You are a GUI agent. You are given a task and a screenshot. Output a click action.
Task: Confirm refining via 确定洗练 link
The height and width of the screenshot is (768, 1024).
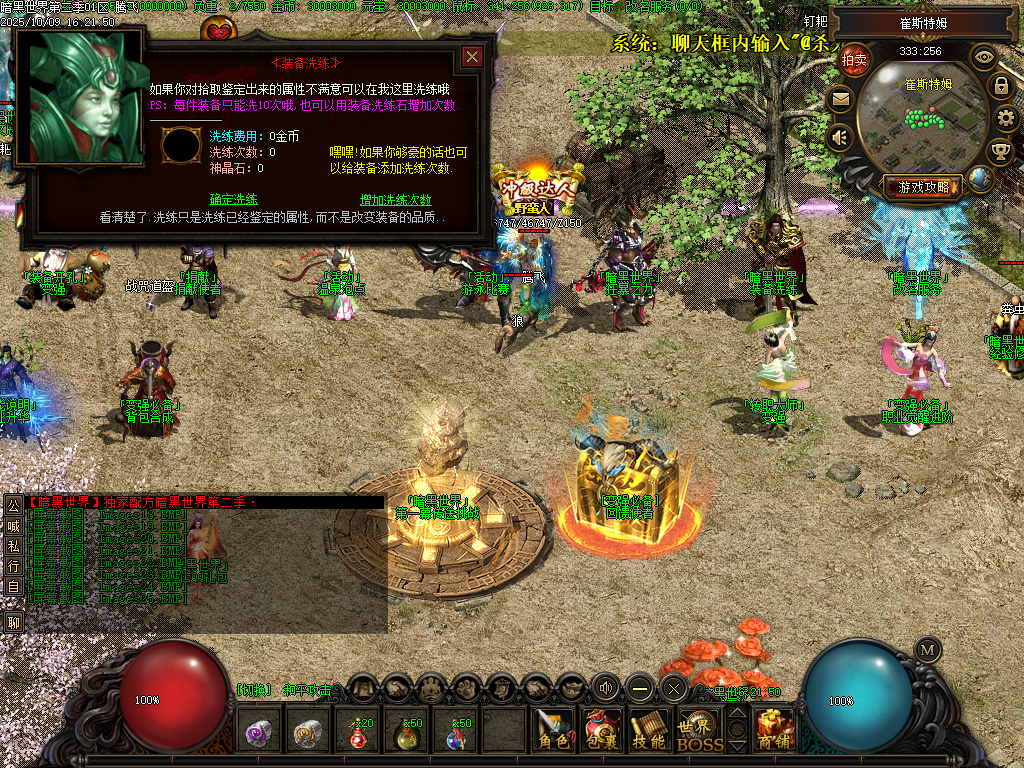point(234,199)
